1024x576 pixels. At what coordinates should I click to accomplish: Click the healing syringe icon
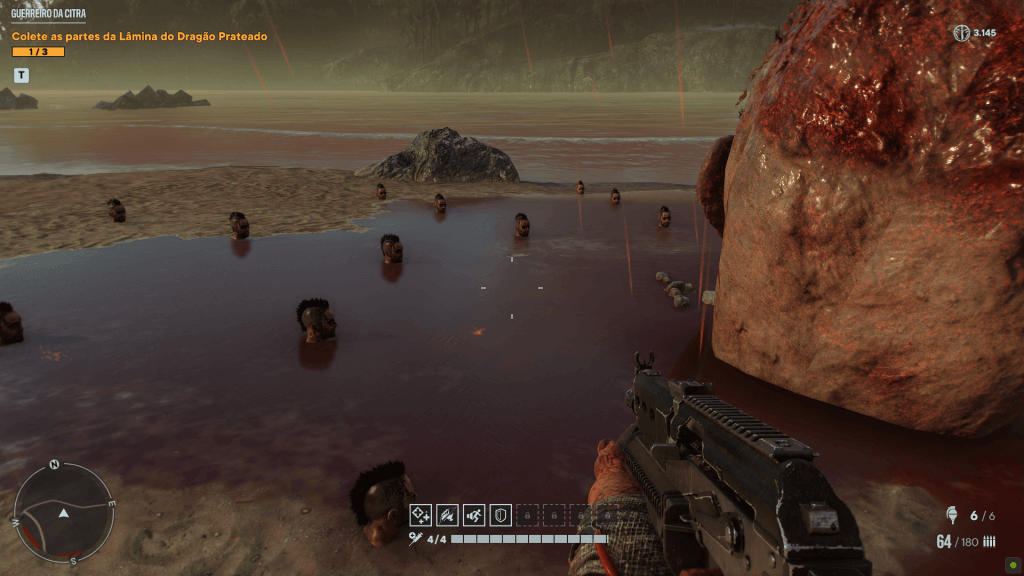point(415,539)
